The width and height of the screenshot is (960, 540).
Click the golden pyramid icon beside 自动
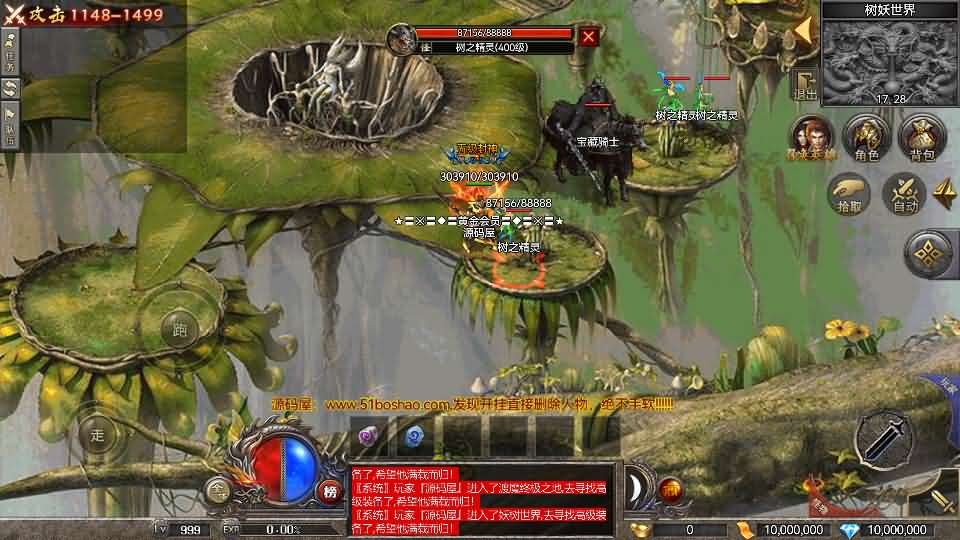[x=944, y=192]
